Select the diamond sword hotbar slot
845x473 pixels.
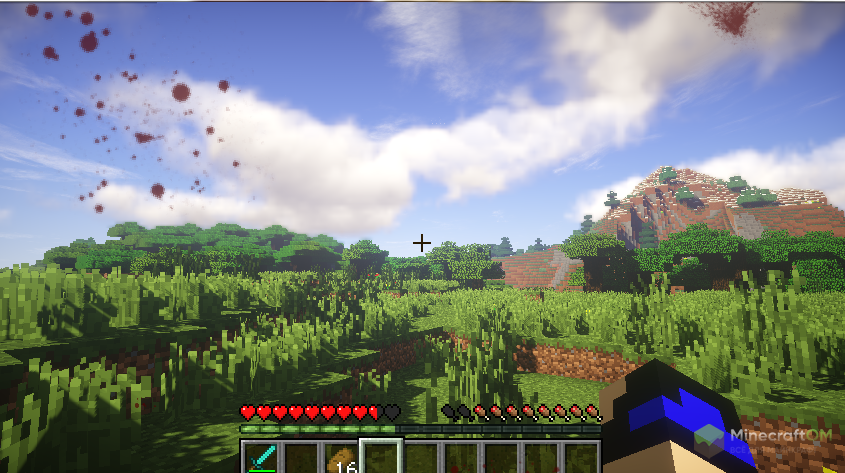pyautogui.click(x=261, y=458)
